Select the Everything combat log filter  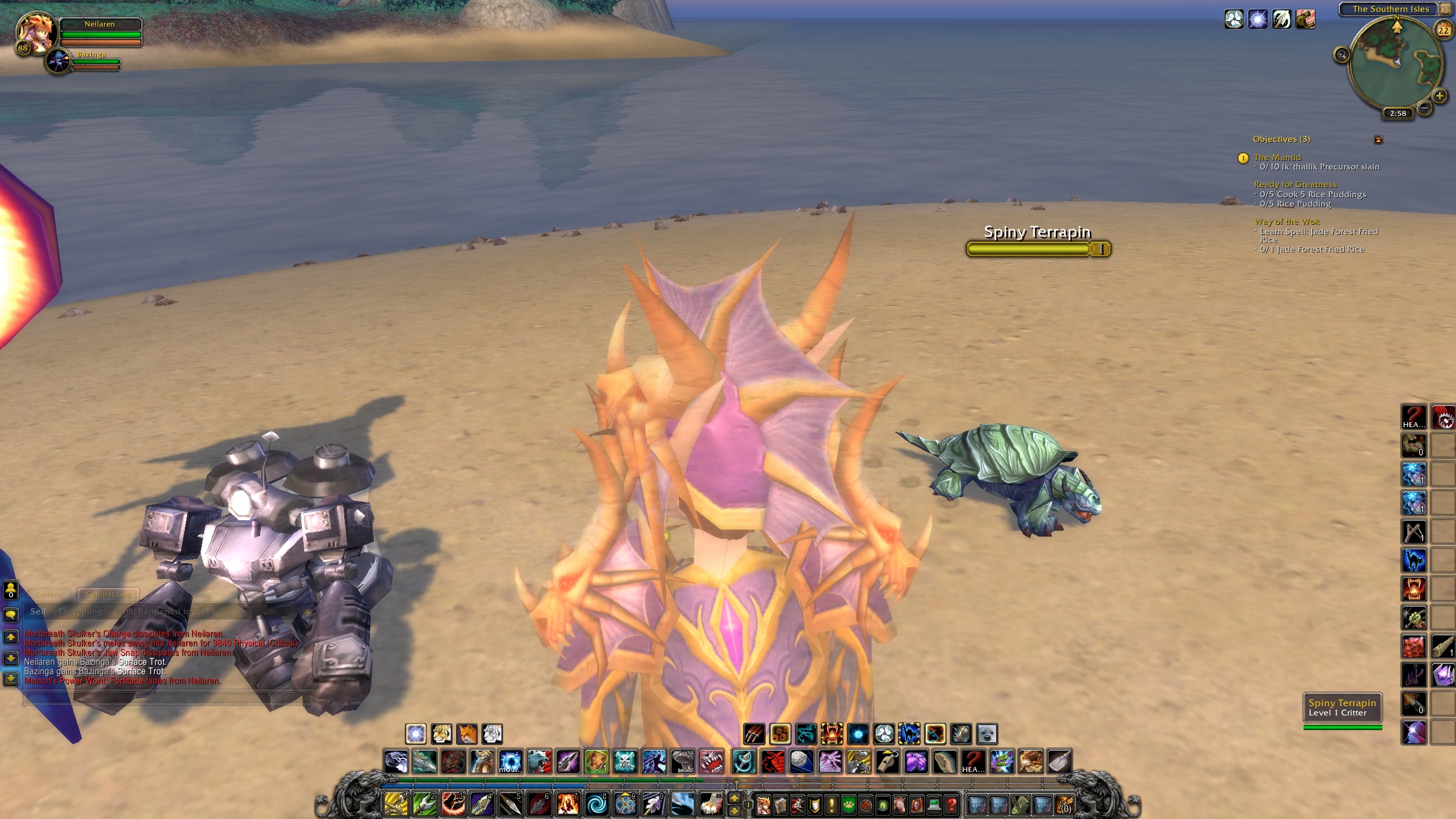click(x=81, y=611)
